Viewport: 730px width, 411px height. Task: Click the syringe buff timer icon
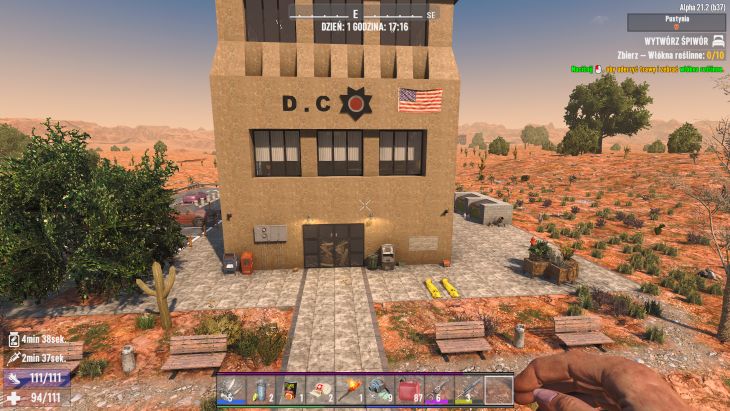point(13,356)
